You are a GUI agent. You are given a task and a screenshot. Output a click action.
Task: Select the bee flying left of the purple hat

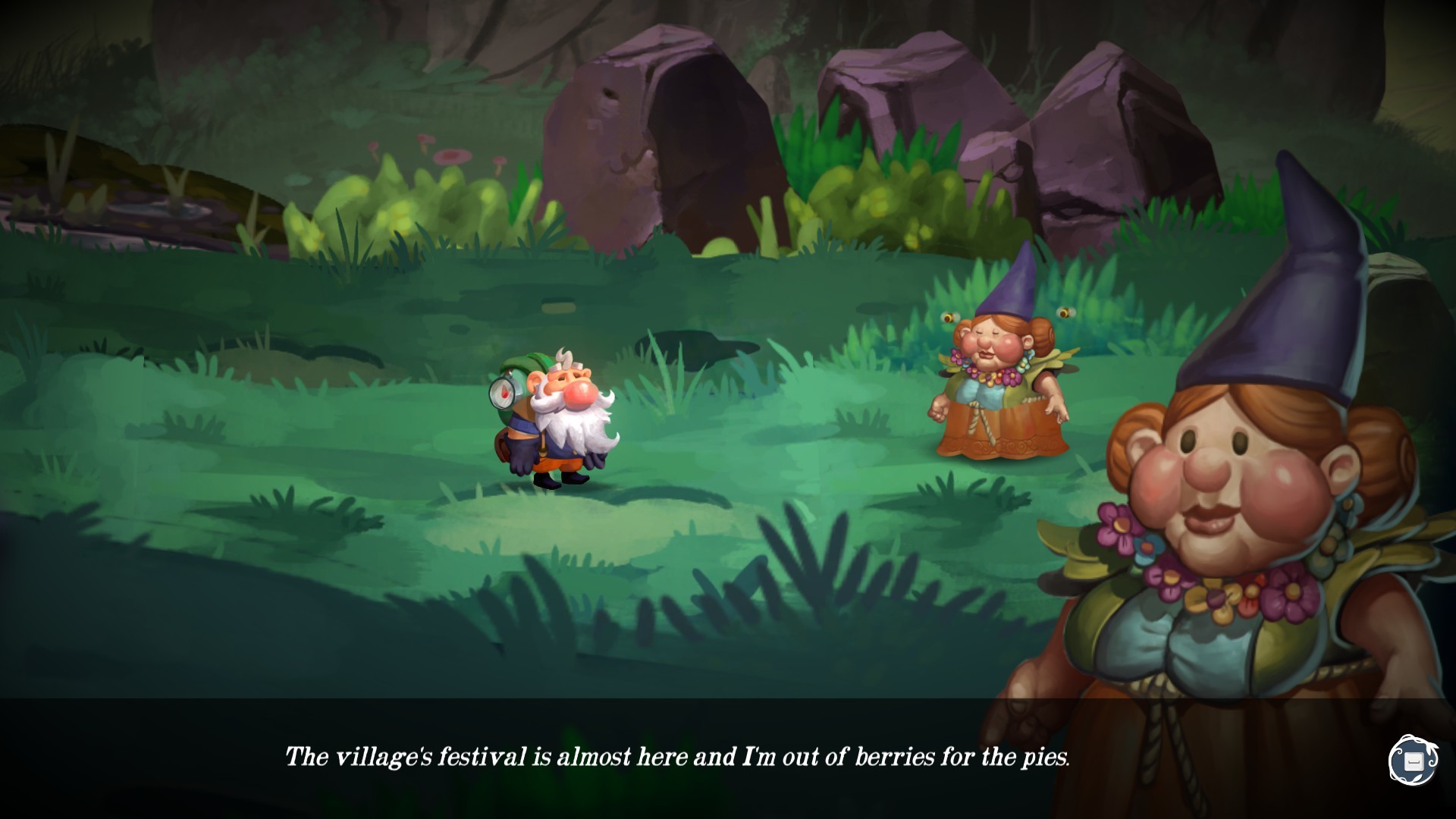(949, 317)
